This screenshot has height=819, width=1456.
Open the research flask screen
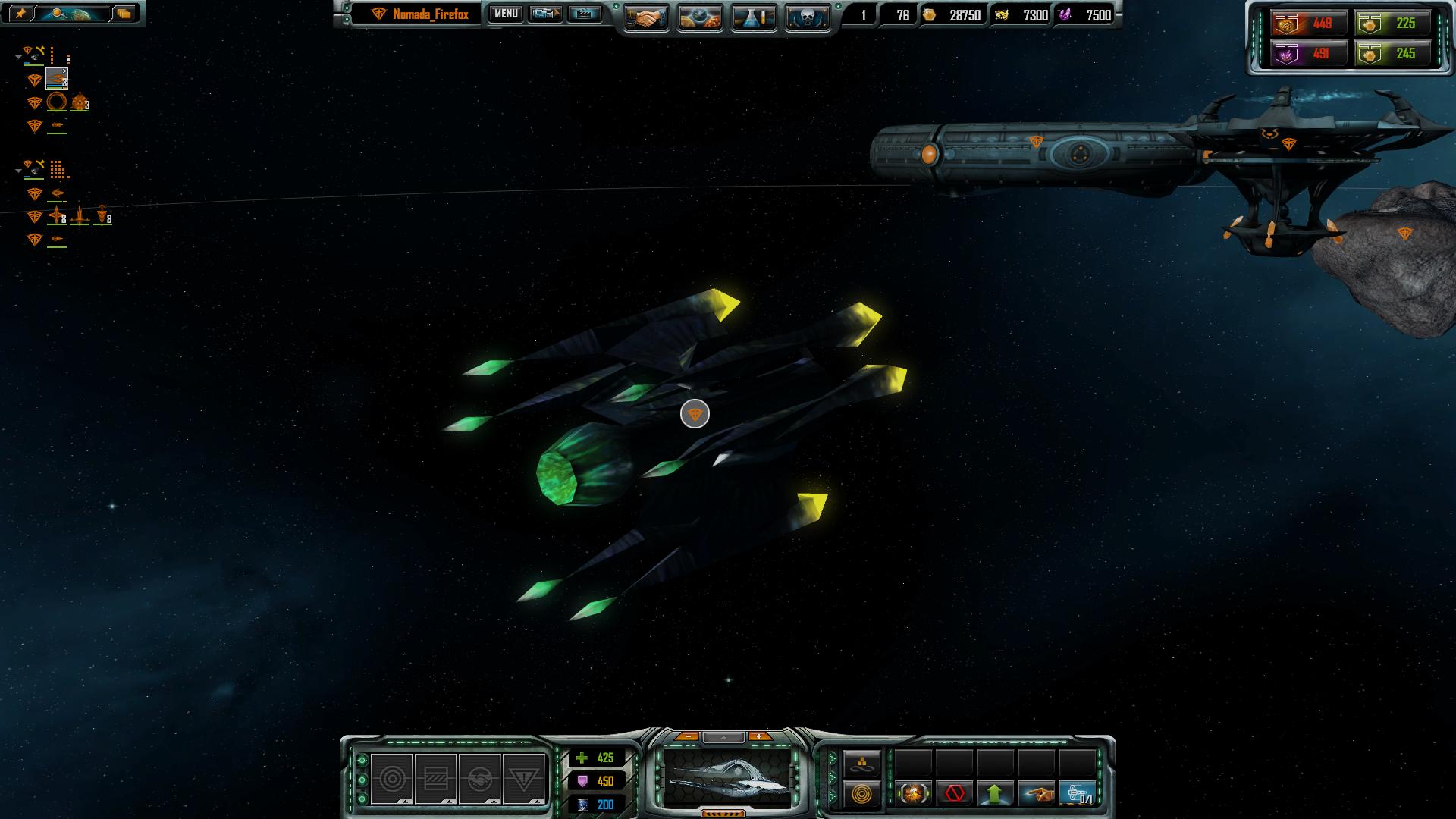(753, 17)
